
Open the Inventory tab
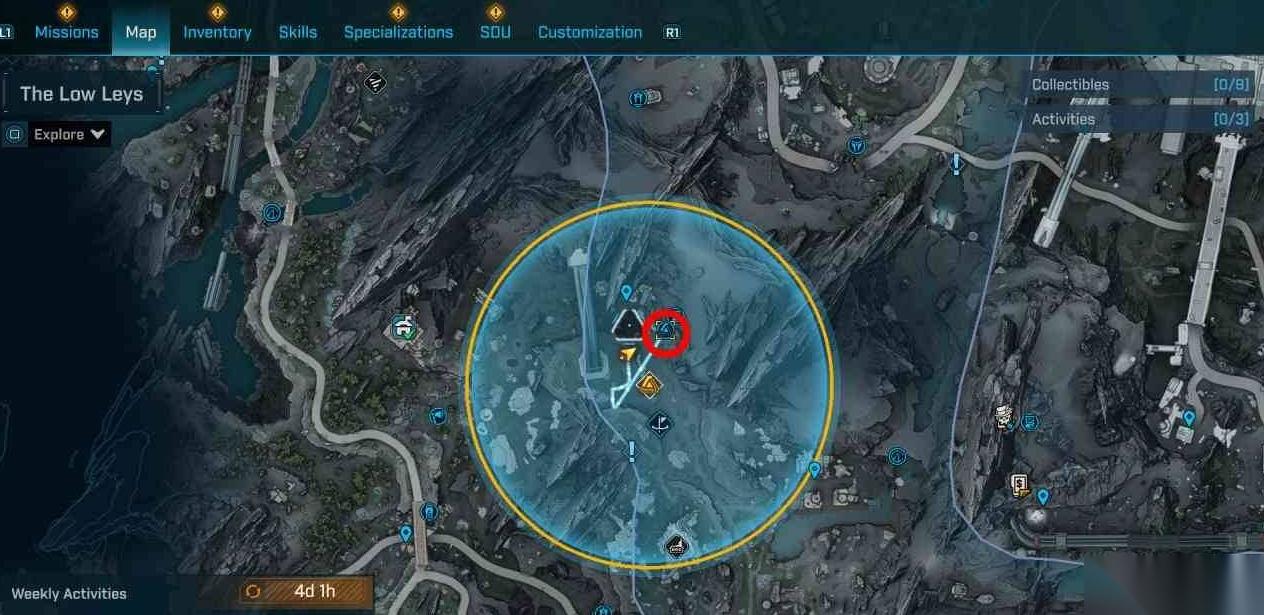point(217,32)
